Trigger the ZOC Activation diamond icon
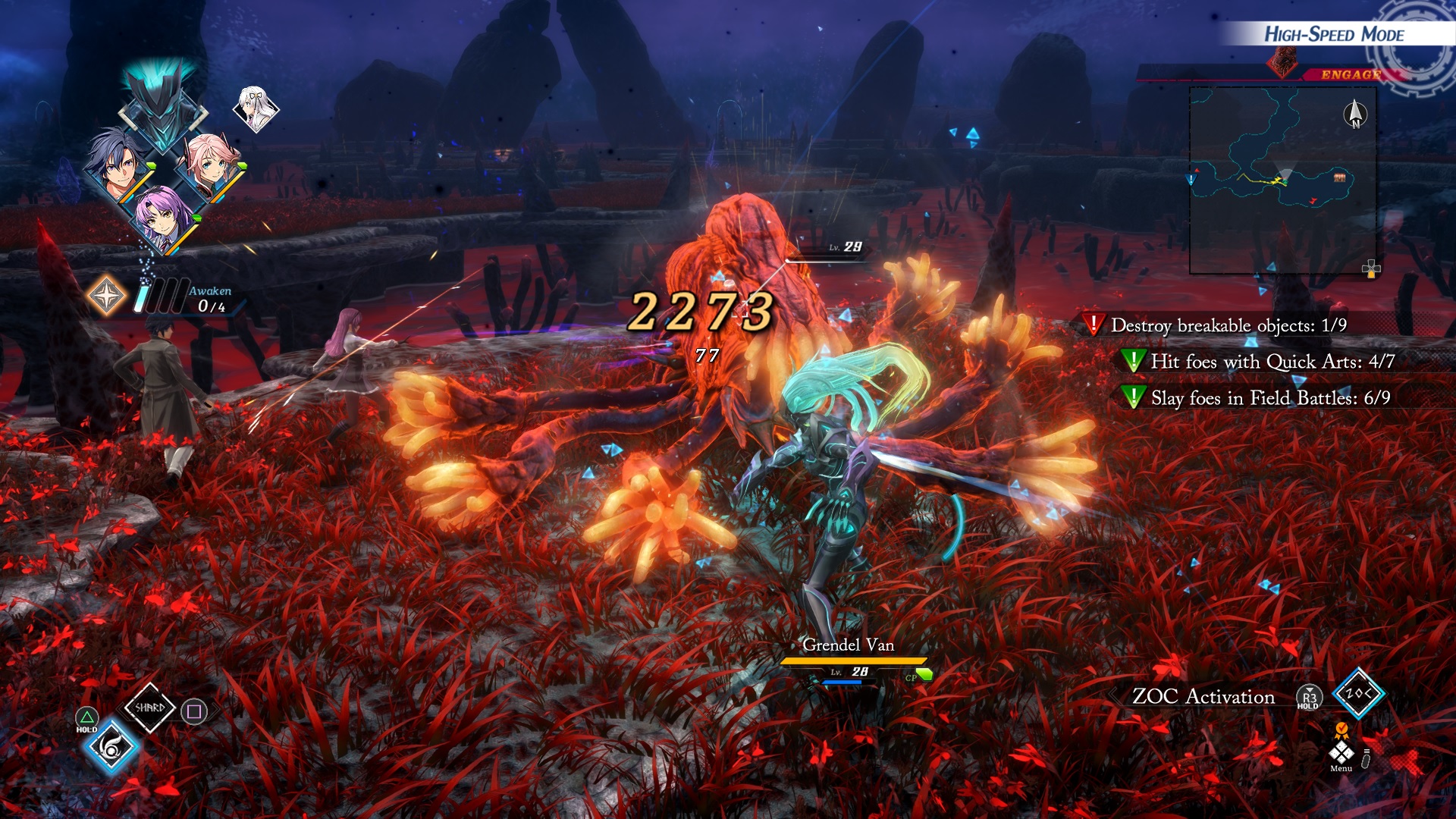 point(1358,693)
